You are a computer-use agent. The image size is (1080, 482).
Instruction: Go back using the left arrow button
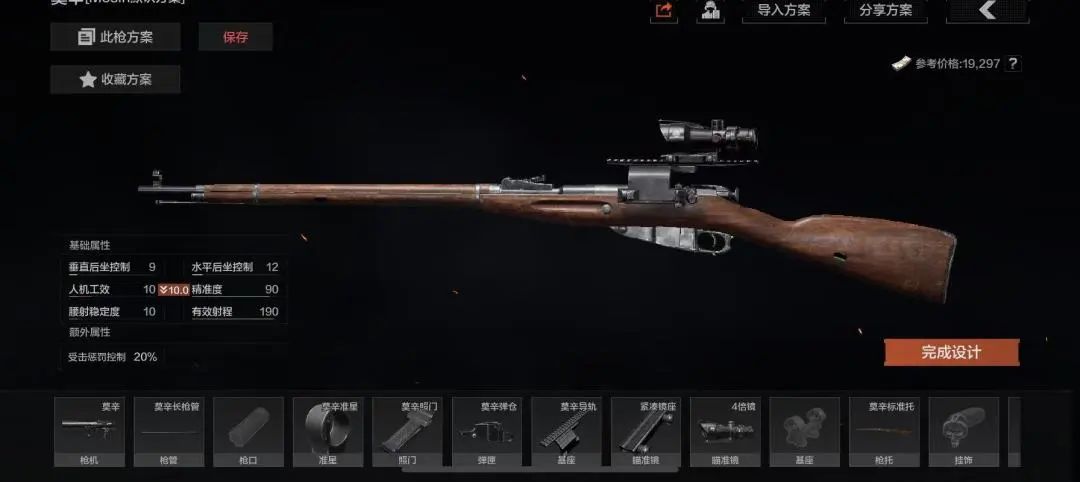pyautogui.click(x=986, y=11)
